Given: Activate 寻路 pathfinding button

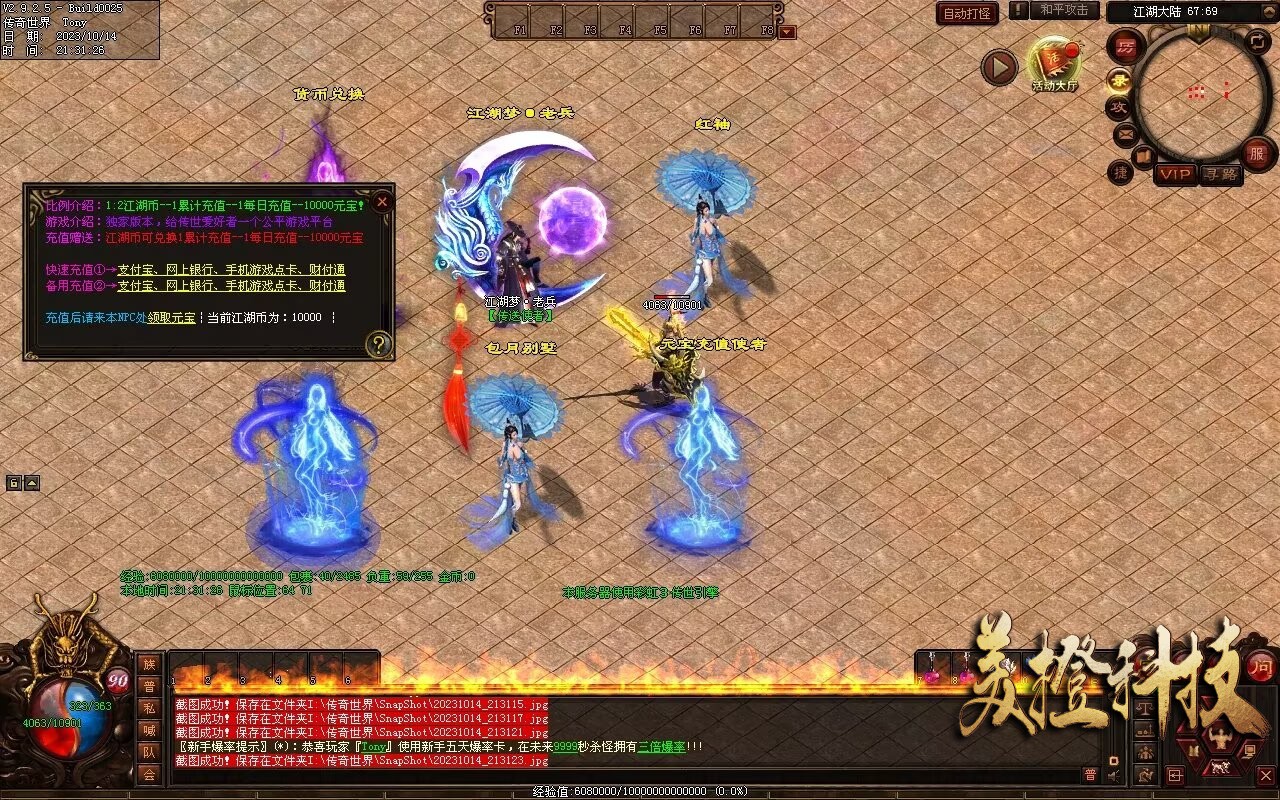Looking at the screenshot, I should tap(1220, 174).
